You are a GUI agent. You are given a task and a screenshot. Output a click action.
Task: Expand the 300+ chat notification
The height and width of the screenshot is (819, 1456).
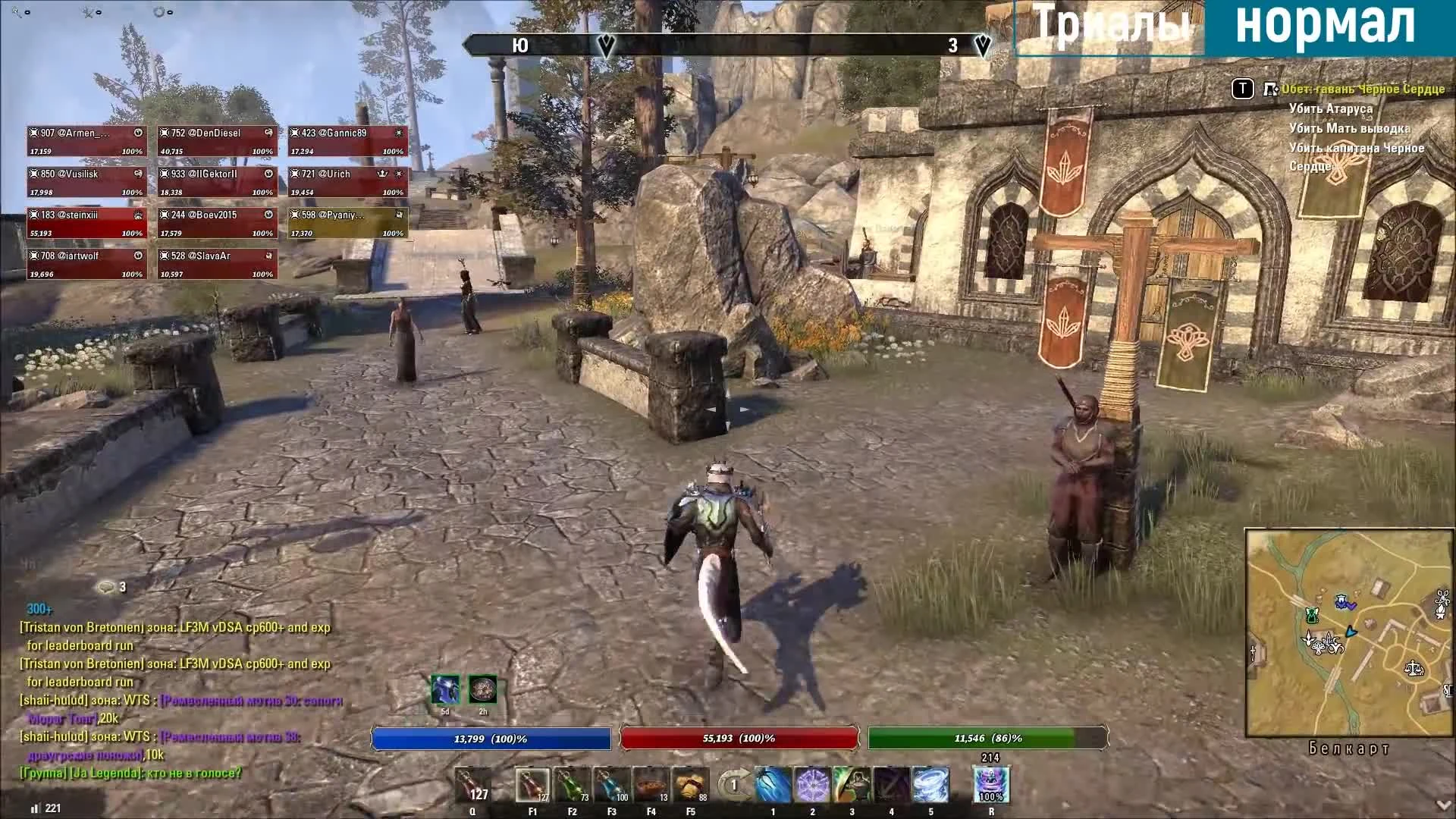point(38,608)
